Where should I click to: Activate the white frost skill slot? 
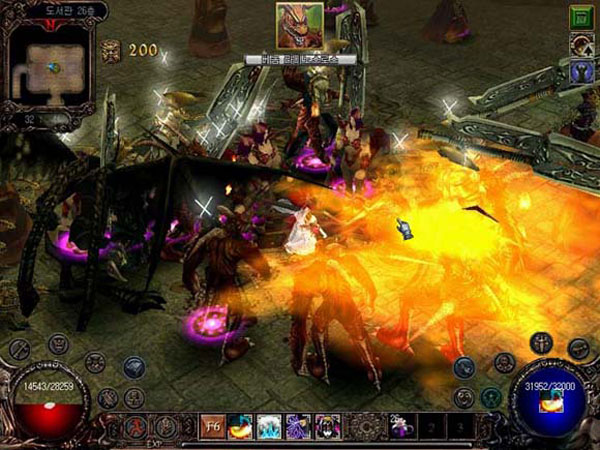point(270,427)
